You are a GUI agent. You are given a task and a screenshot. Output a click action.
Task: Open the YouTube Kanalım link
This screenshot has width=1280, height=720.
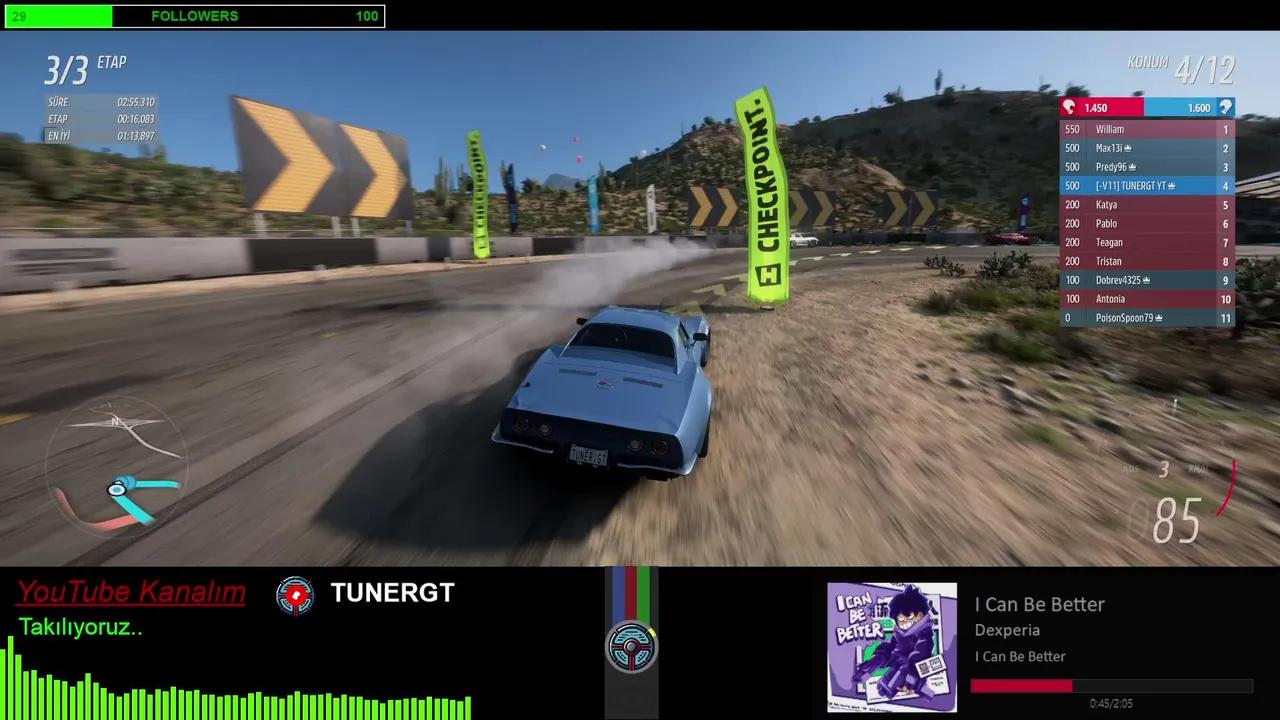130,592
